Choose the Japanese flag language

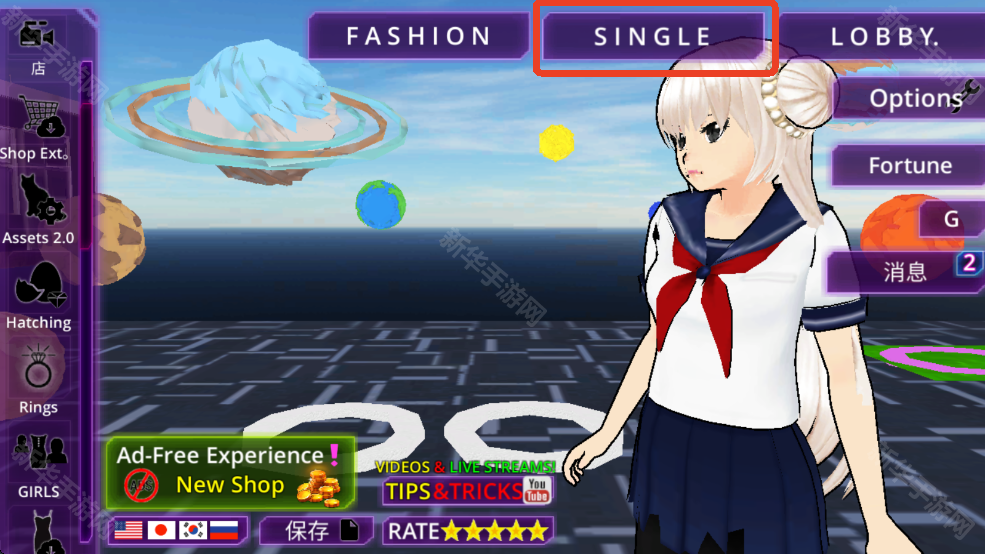point(162,530)
